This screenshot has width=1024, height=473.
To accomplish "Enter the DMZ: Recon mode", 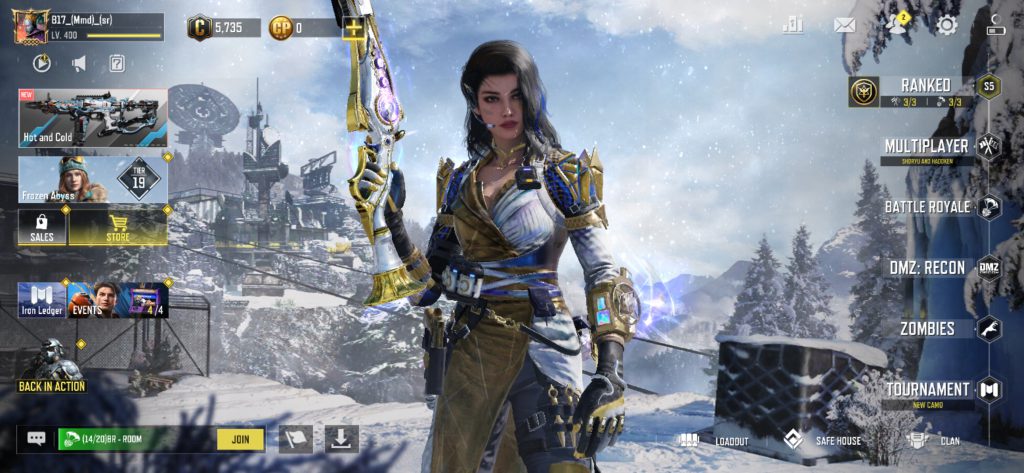I will [927, 268].
